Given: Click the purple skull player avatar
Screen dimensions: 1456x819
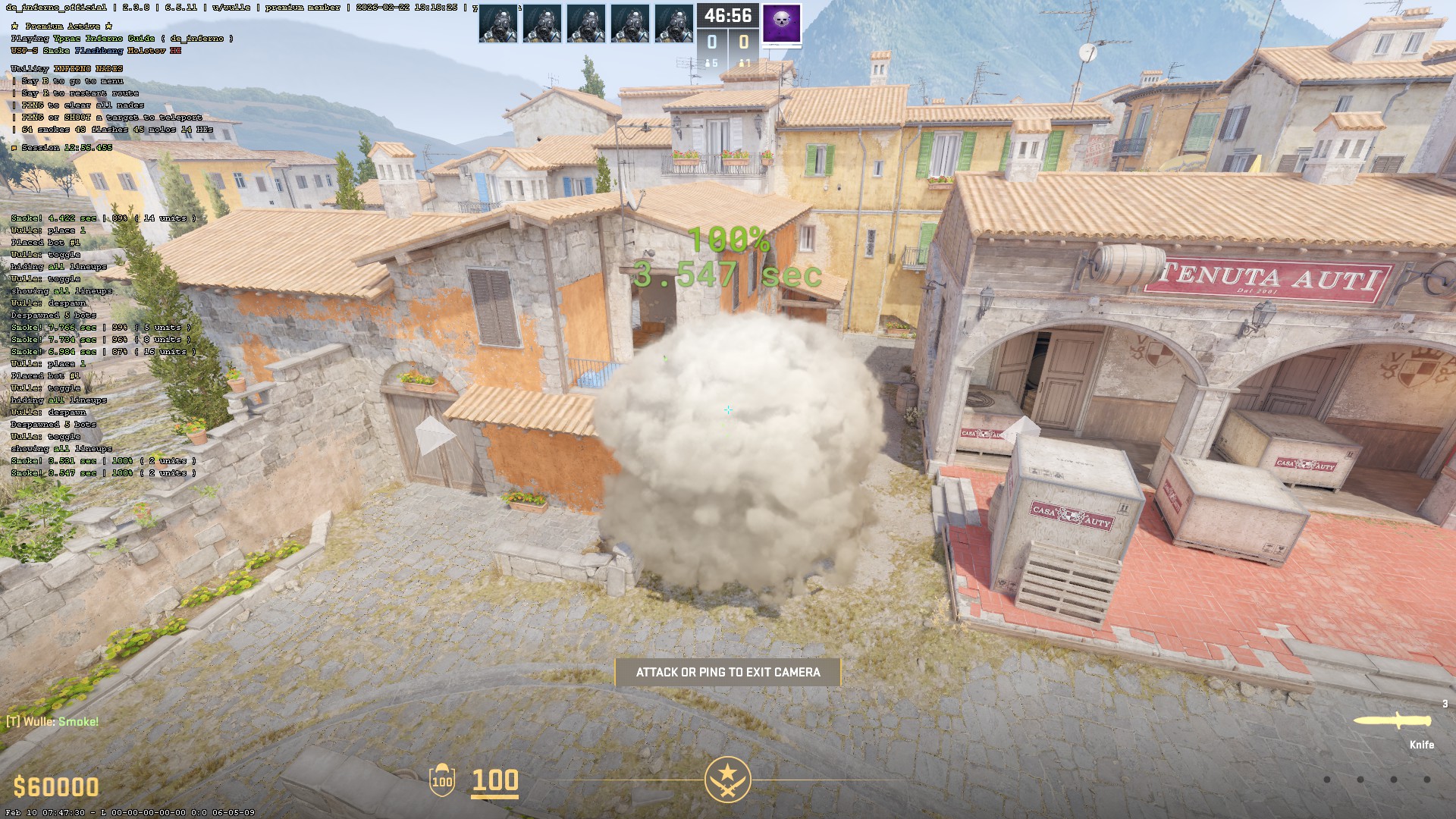Looking at the screenshot, I should [x=781, y=24].
